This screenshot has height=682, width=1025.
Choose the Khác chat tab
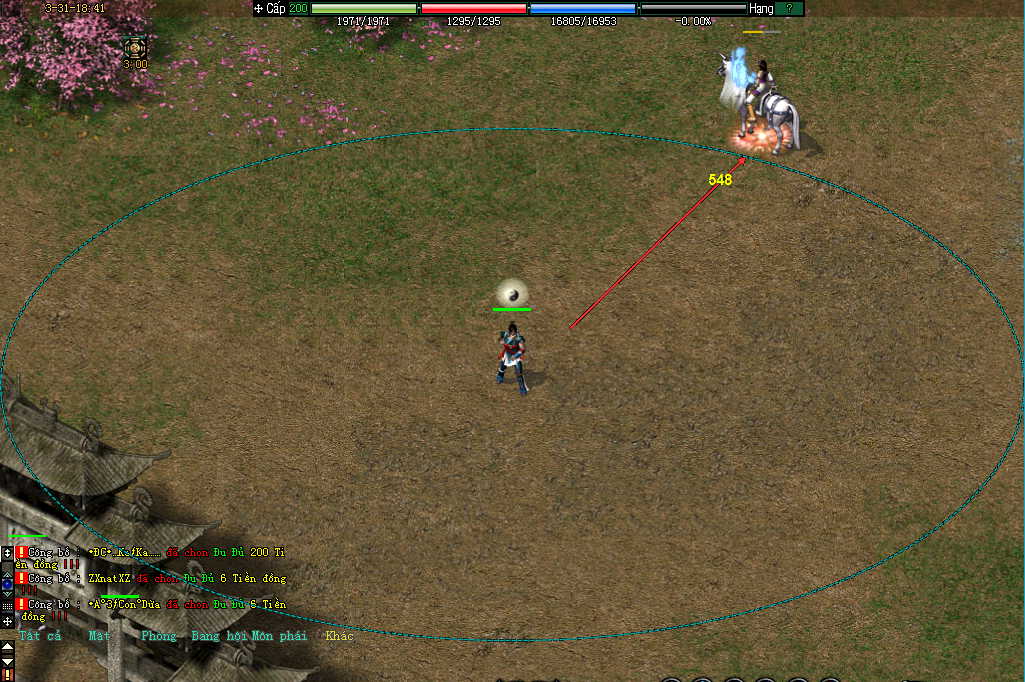tap(340, 636)
